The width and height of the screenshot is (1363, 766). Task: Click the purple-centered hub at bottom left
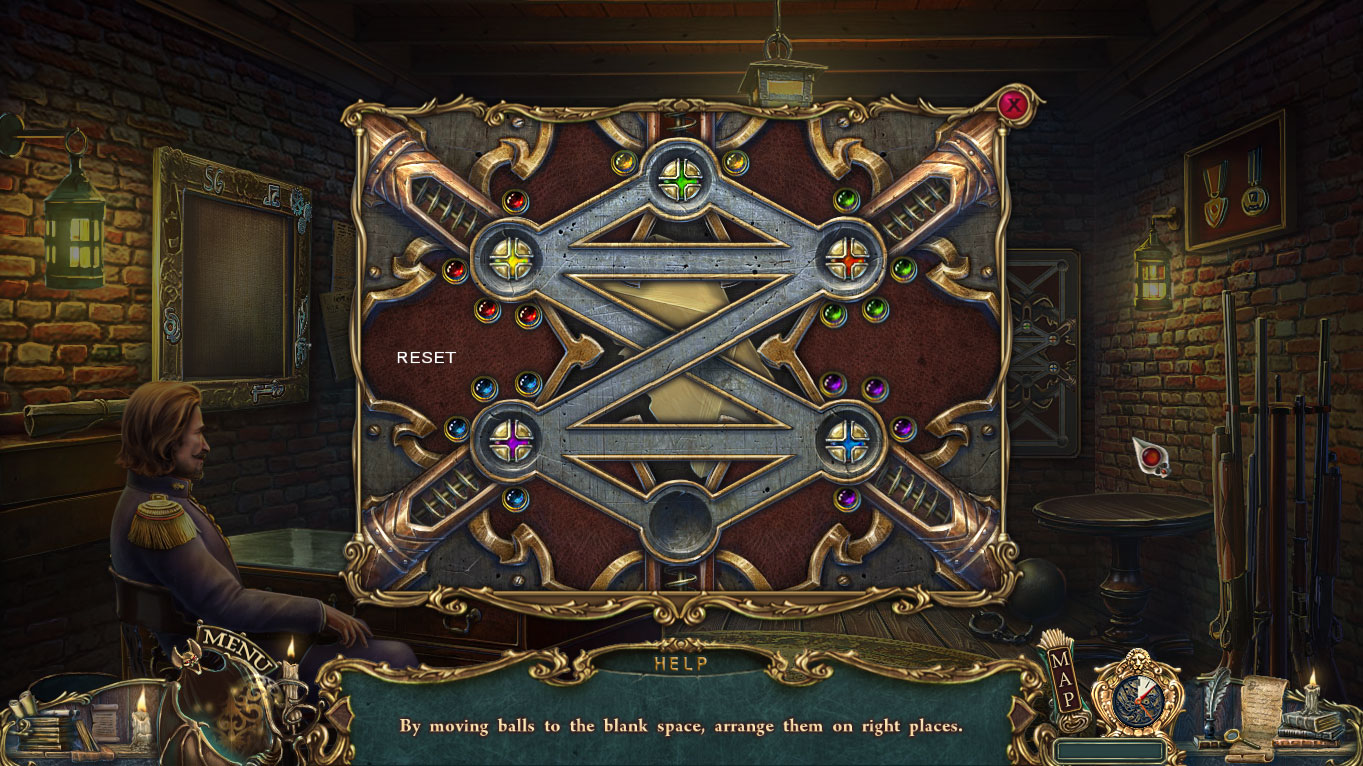(x=511, y=440)
